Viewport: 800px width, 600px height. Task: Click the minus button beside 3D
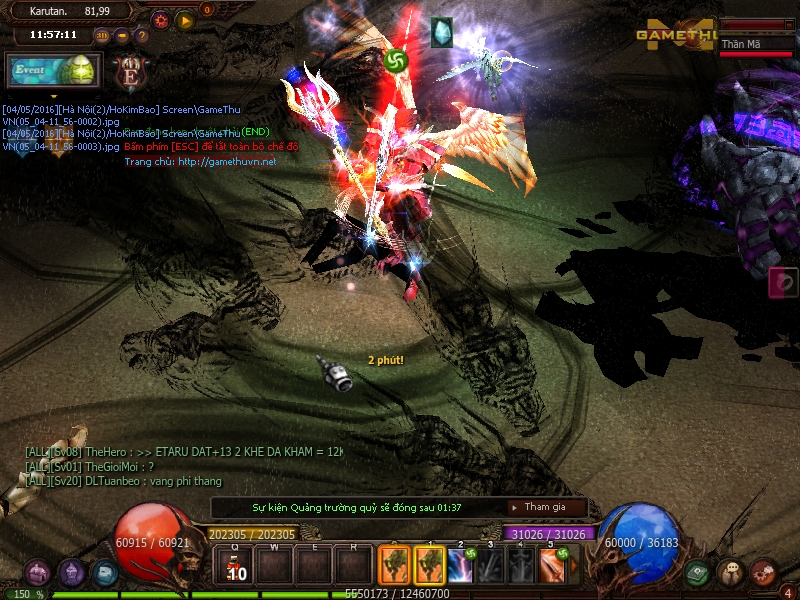click(x=122, y=35)
